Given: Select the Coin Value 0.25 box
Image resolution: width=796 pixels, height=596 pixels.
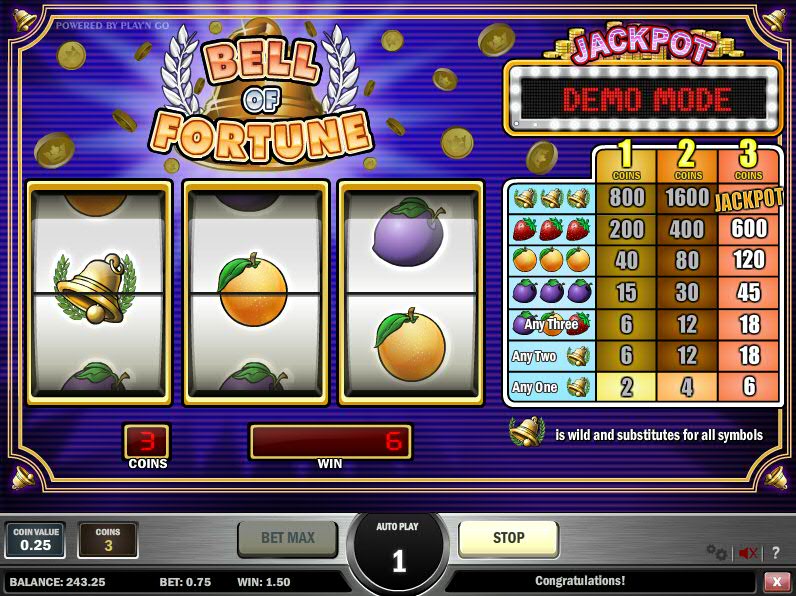Looking at the screenshot, I should tap(35, 539).
